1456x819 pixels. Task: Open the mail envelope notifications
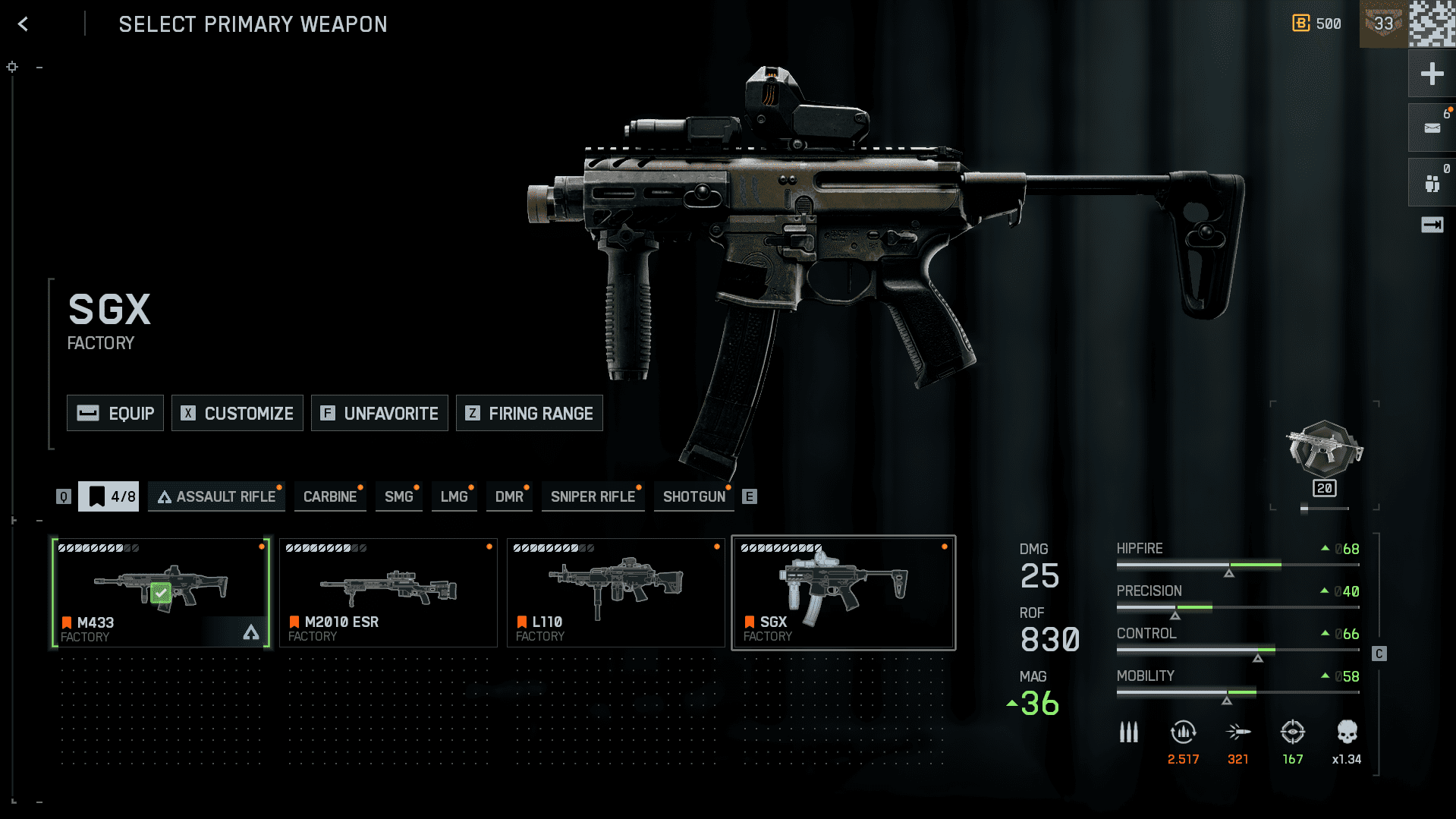(1432, 128)
